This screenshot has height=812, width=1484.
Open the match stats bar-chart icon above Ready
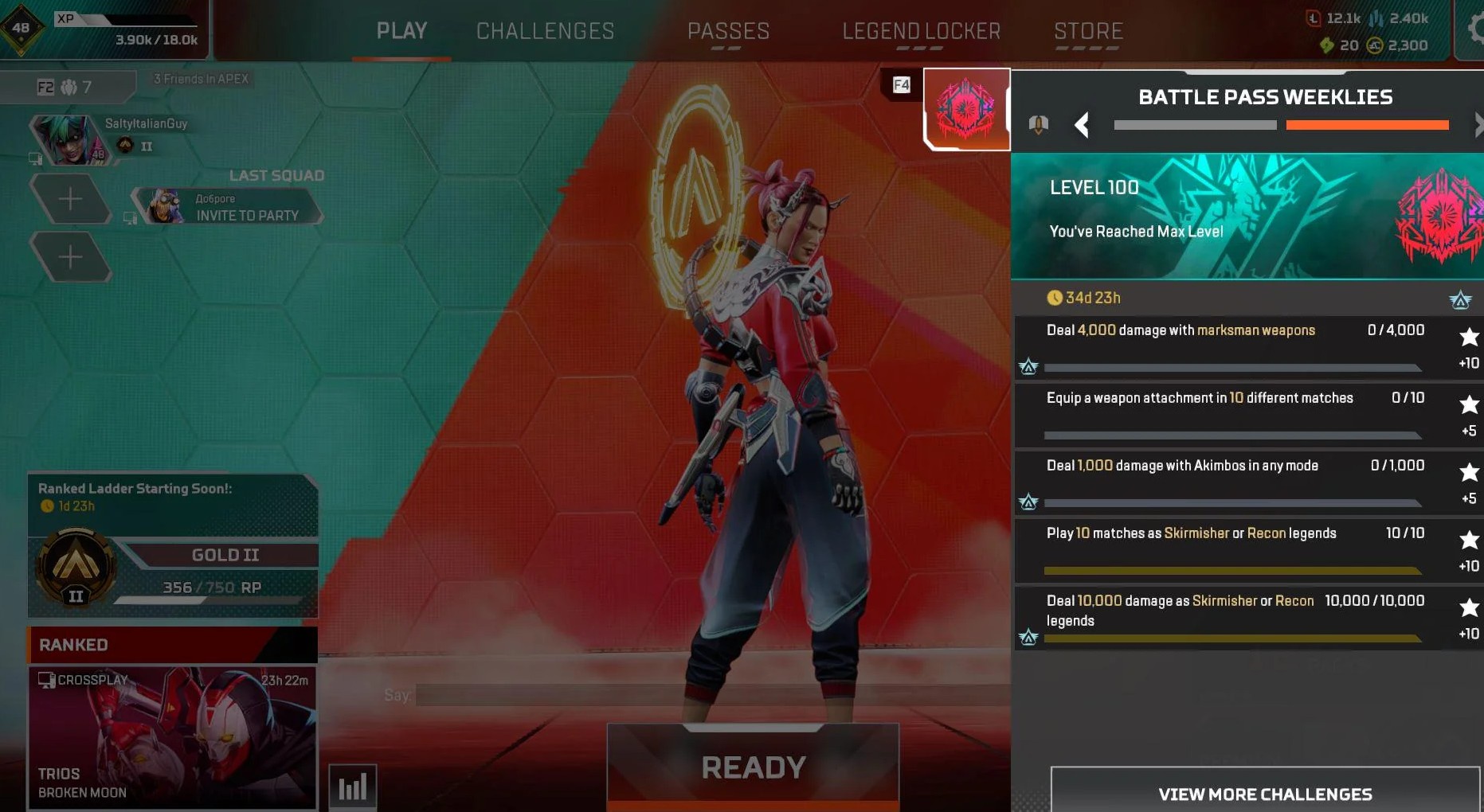(353, 786)
